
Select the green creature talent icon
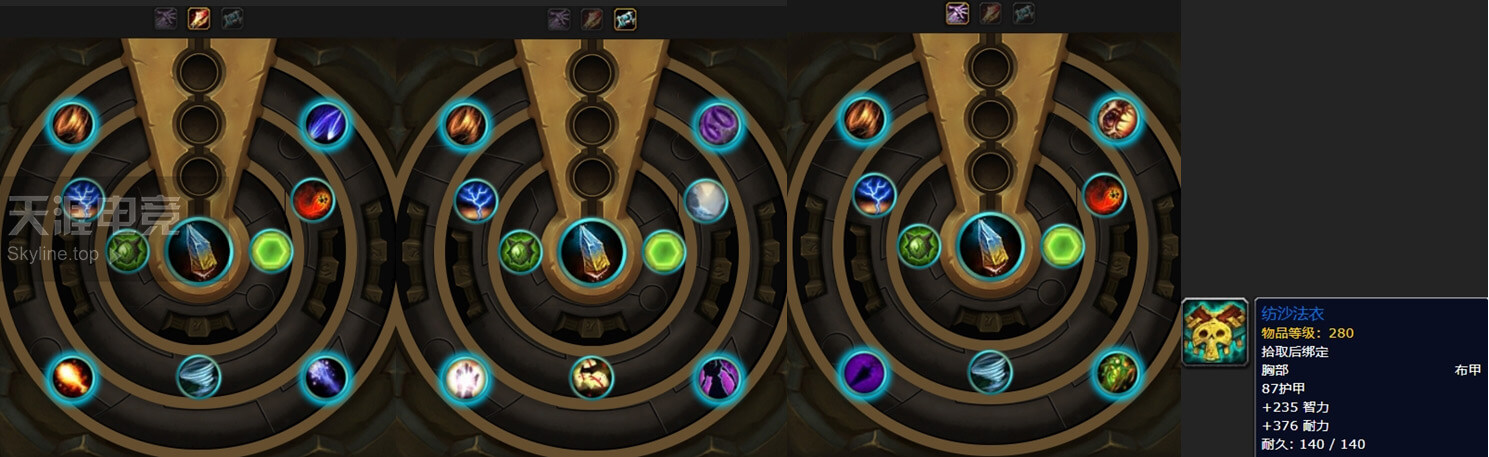[x=1117, y=371]
